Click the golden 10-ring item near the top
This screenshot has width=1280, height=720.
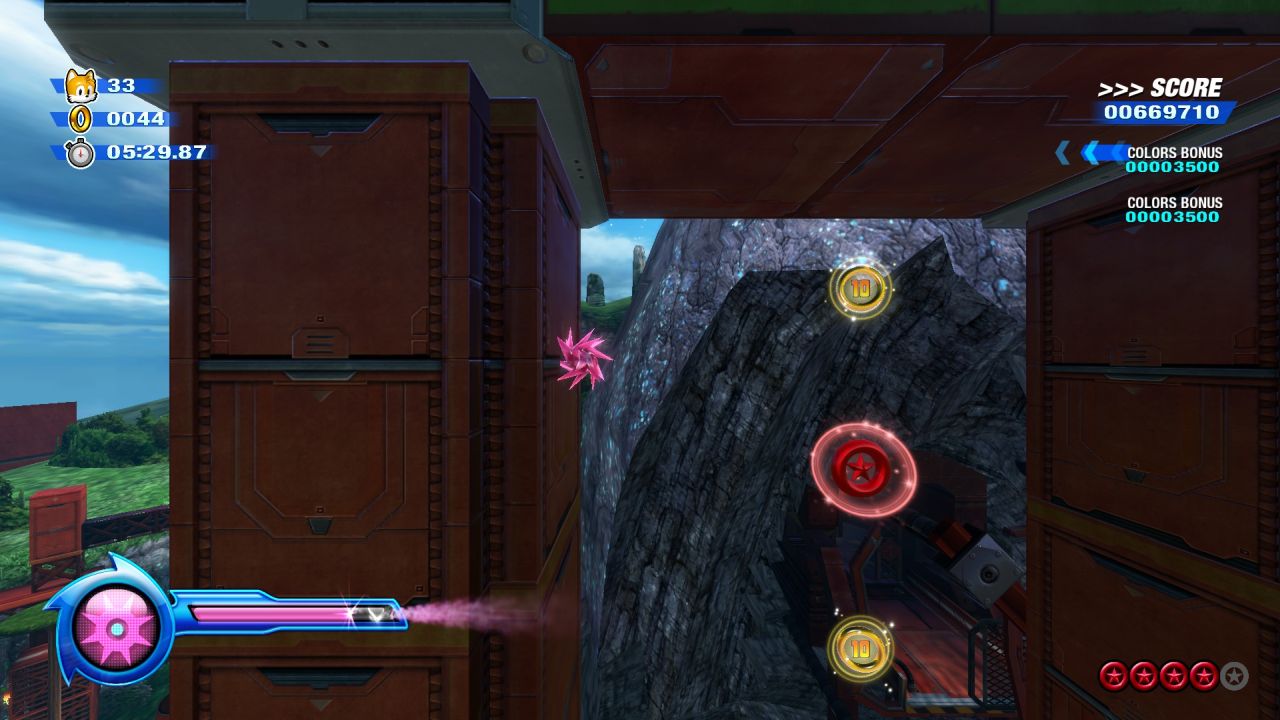(x=862, y=288)
